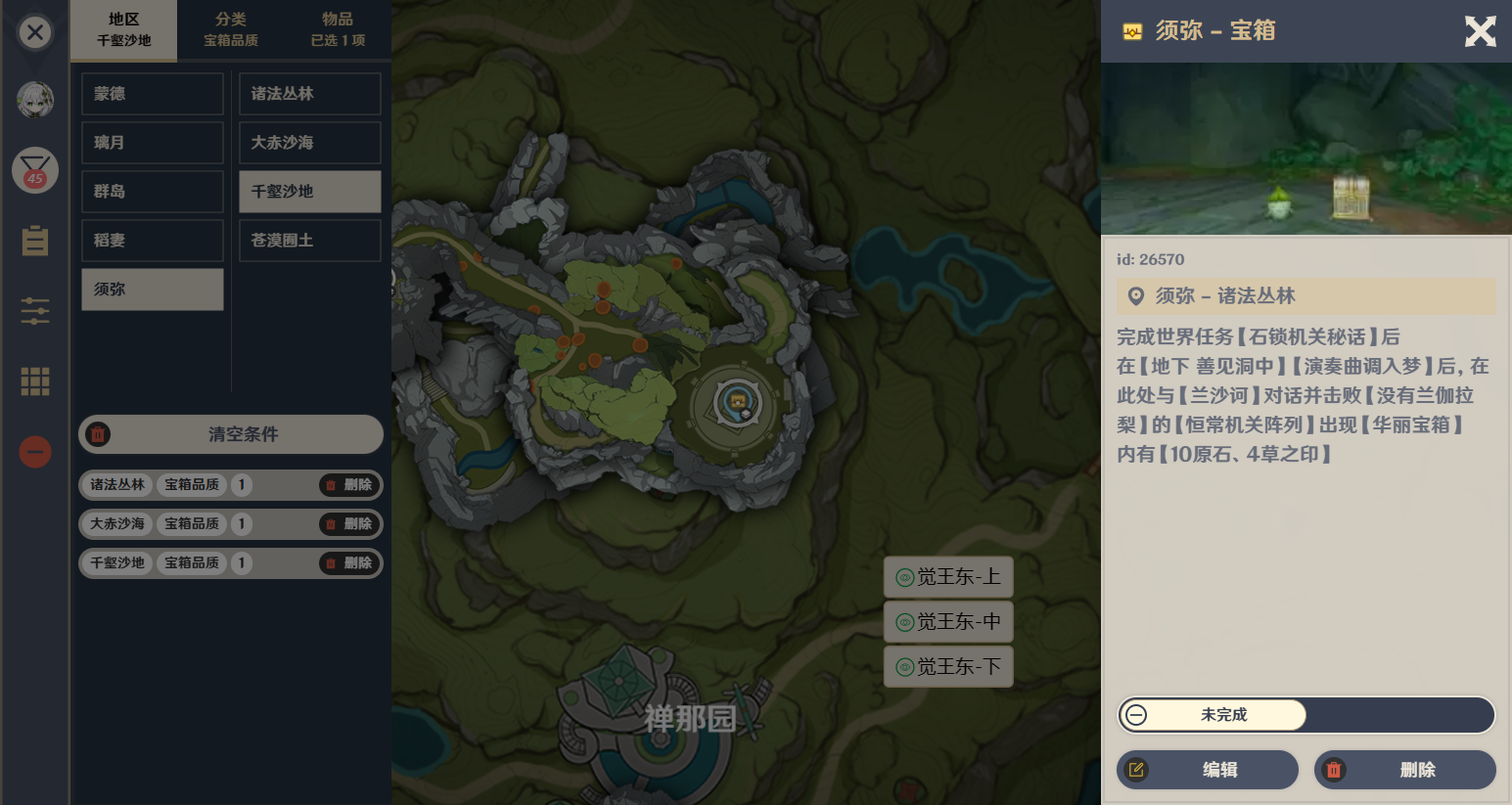Open the 物品 已选1项 tab
The image size is (1512, 805).
point(338,29)
